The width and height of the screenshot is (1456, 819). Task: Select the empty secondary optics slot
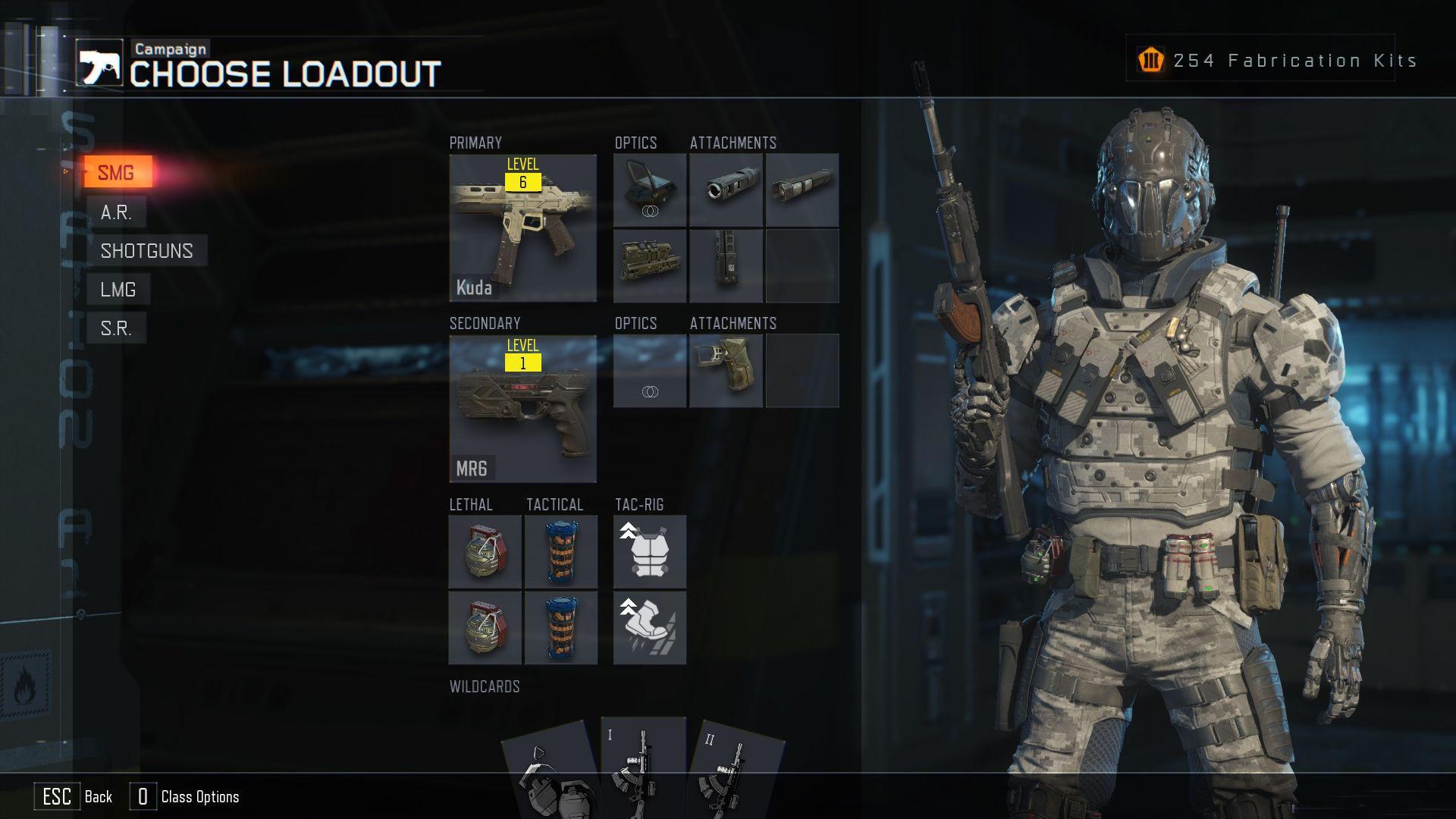(x=650, y=371)
